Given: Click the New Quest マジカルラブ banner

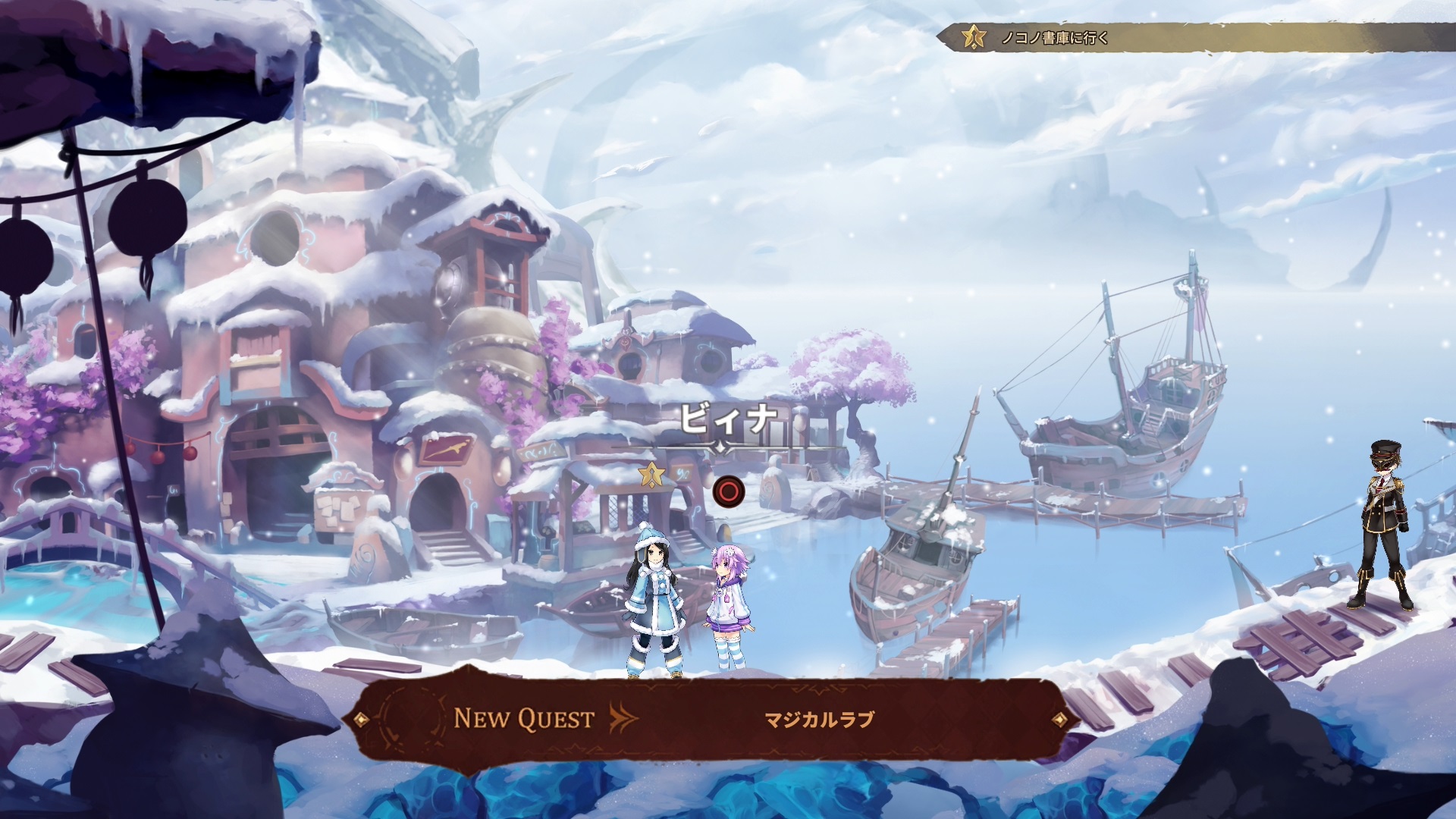Looking at the screenshot, I should pos(710,719).
